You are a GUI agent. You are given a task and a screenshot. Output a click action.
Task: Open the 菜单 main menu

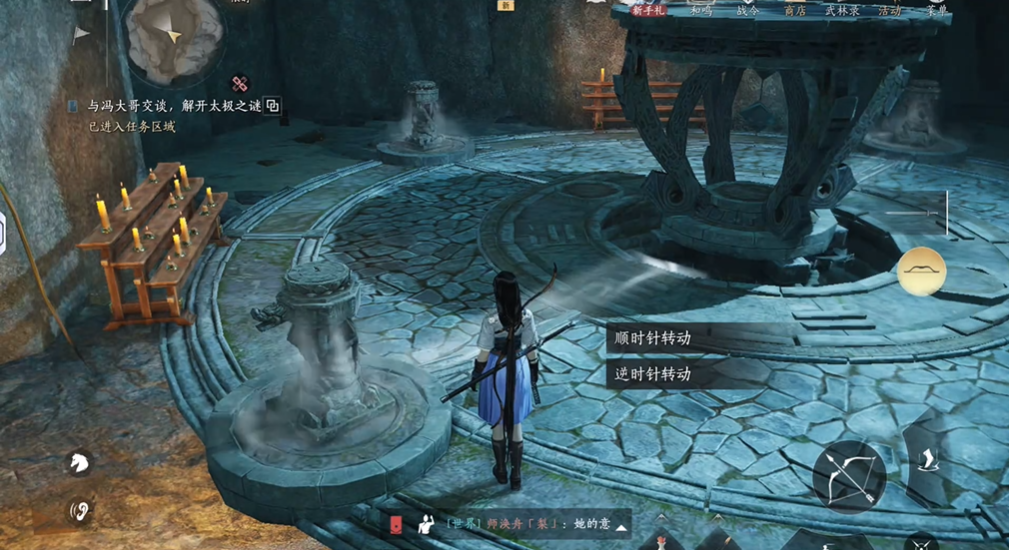point(937,10)
